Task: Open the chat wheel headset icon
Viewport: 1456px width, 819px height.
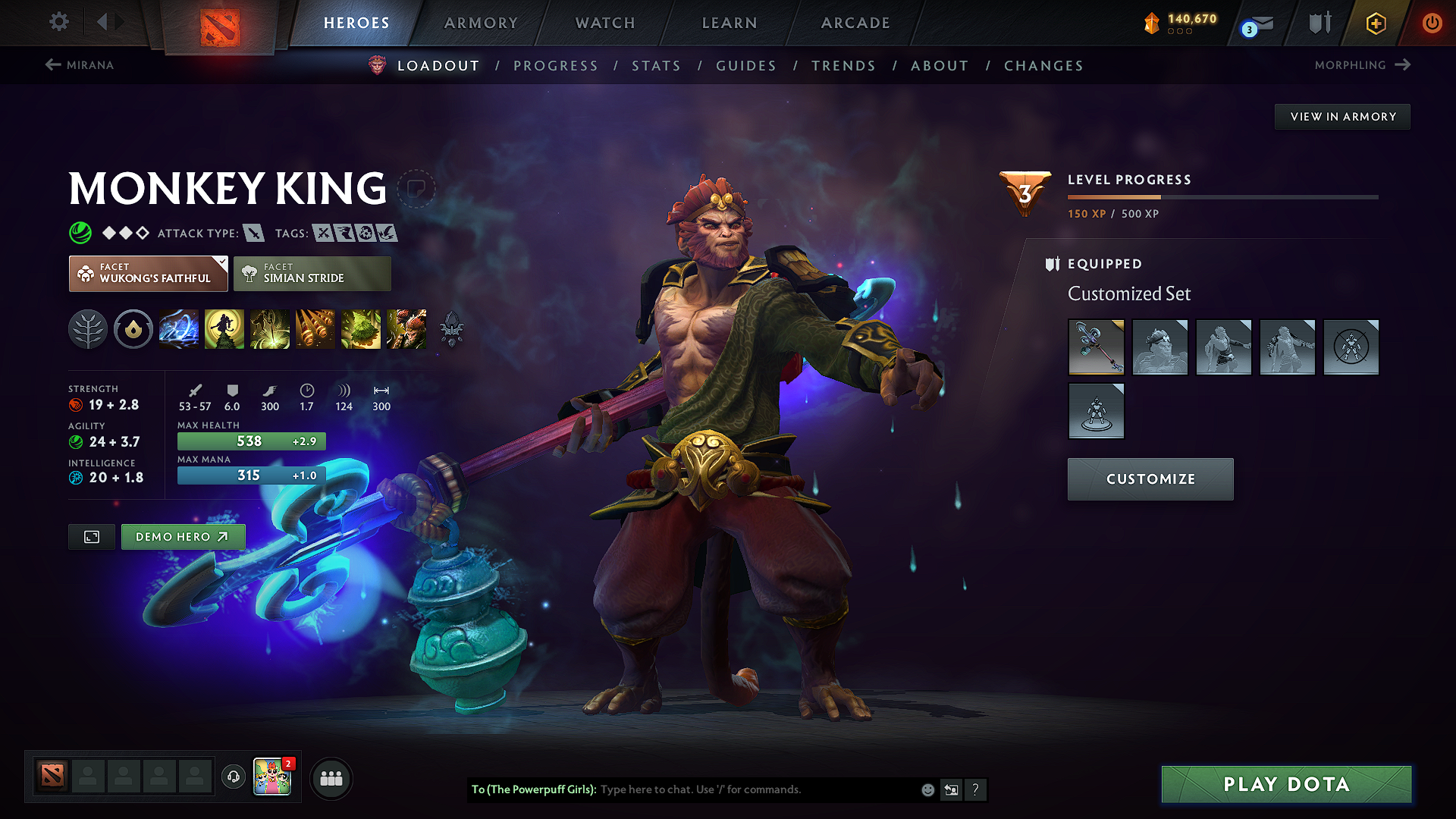Action: coord(233,777)
